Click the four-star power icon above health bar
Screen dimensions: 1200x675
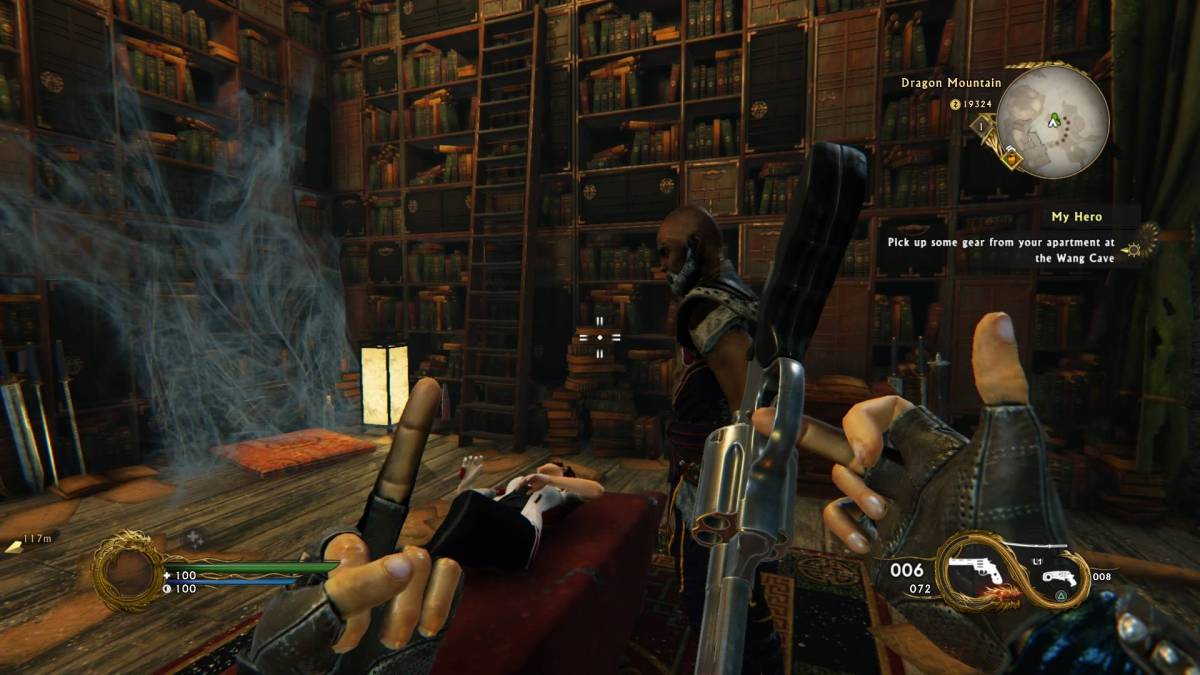pos(193,539)
